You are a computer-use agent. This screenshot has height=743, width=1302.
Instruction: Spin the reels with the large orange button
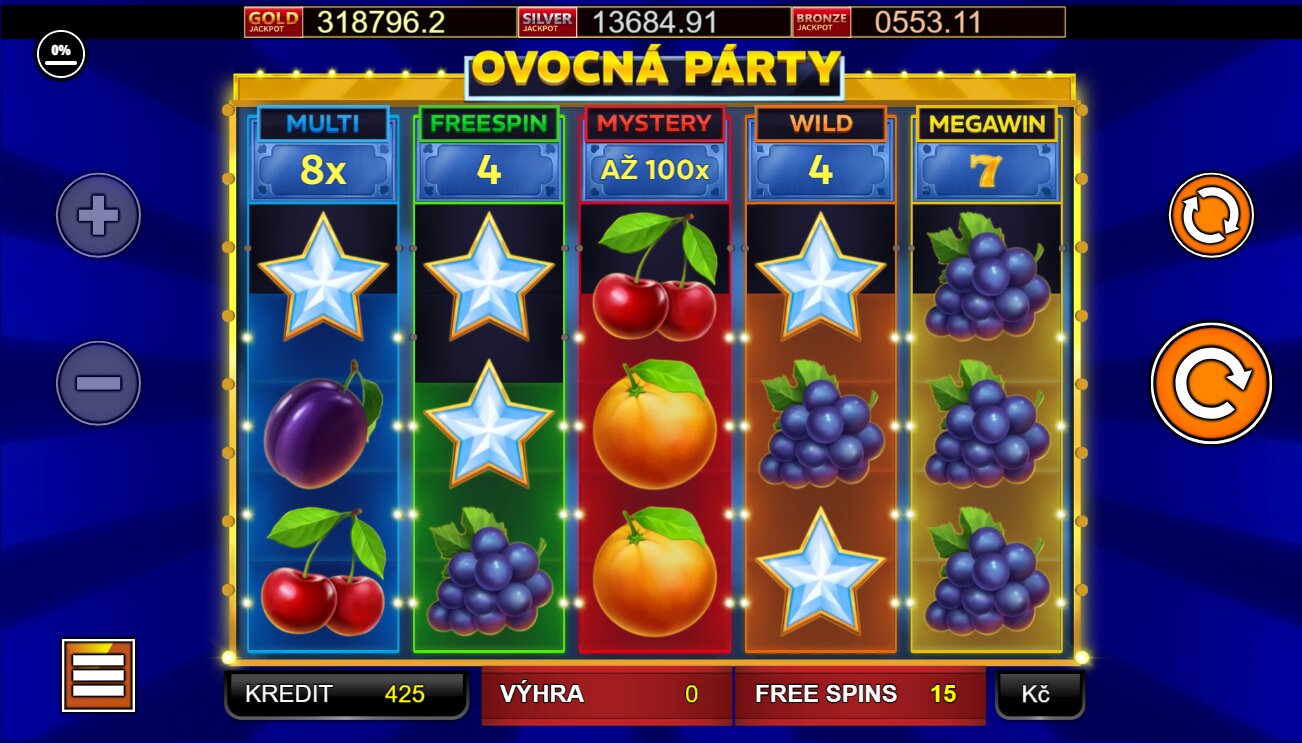point(1211,383)
